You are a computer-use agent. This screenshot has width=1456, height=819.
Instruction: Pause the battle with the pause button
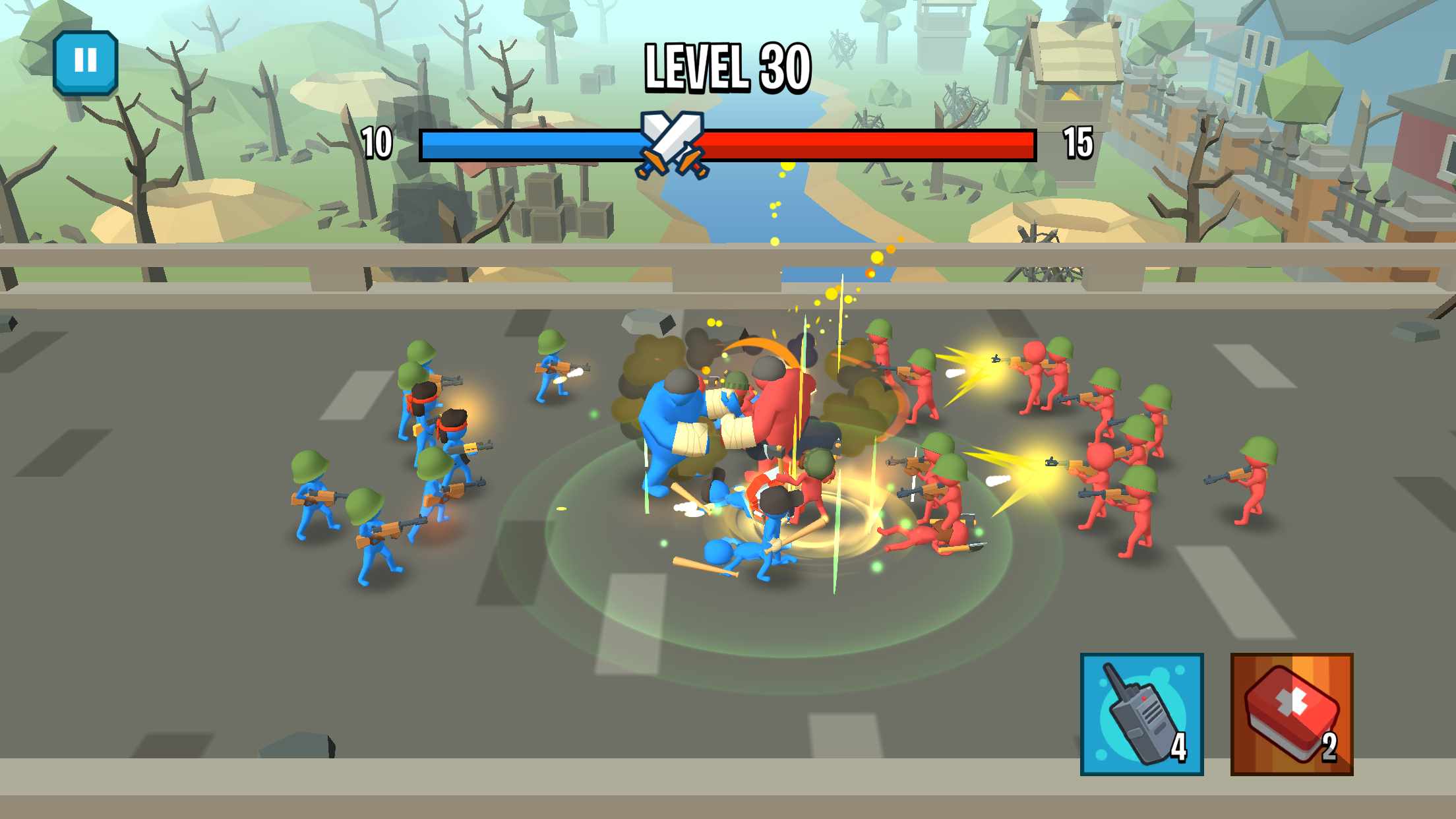86,62
